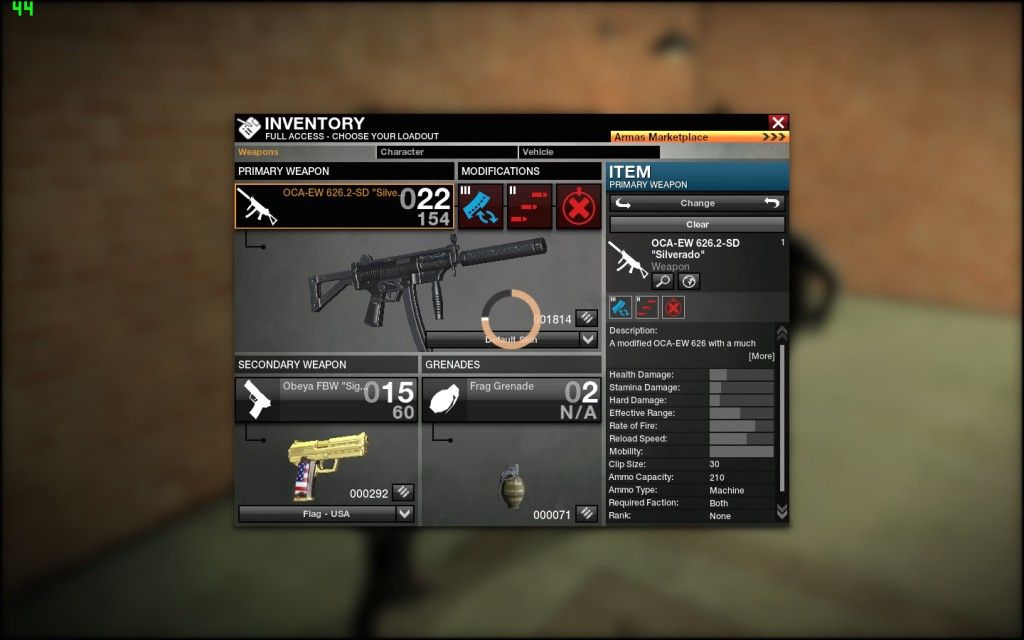Select the red bullets modification slot
Image resolution: width=1024 pixels, height=640 pixels.
pos(529,206)
